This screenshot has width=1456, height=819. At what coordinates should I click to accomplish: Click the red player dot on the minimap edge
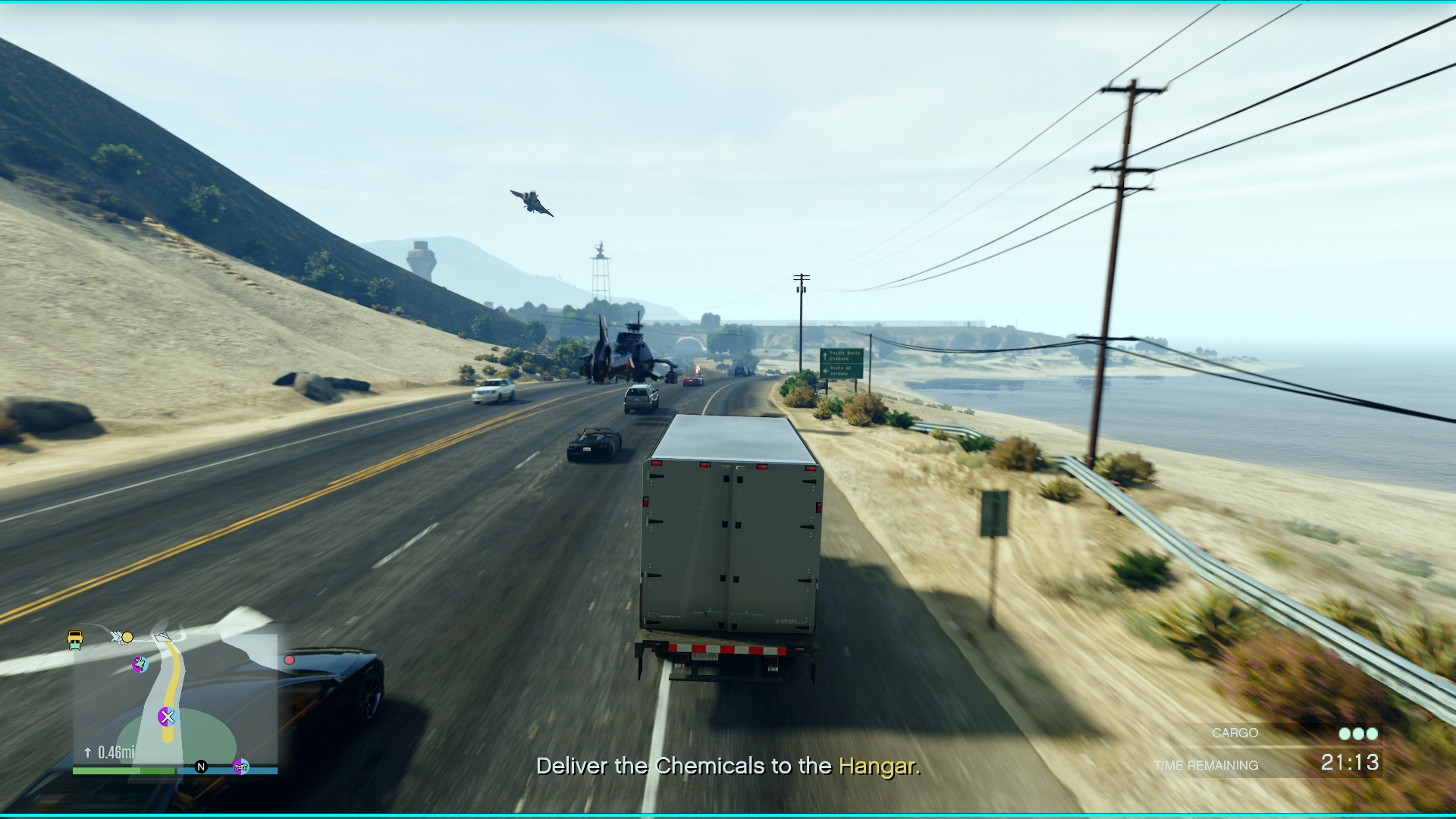(289, 659)
